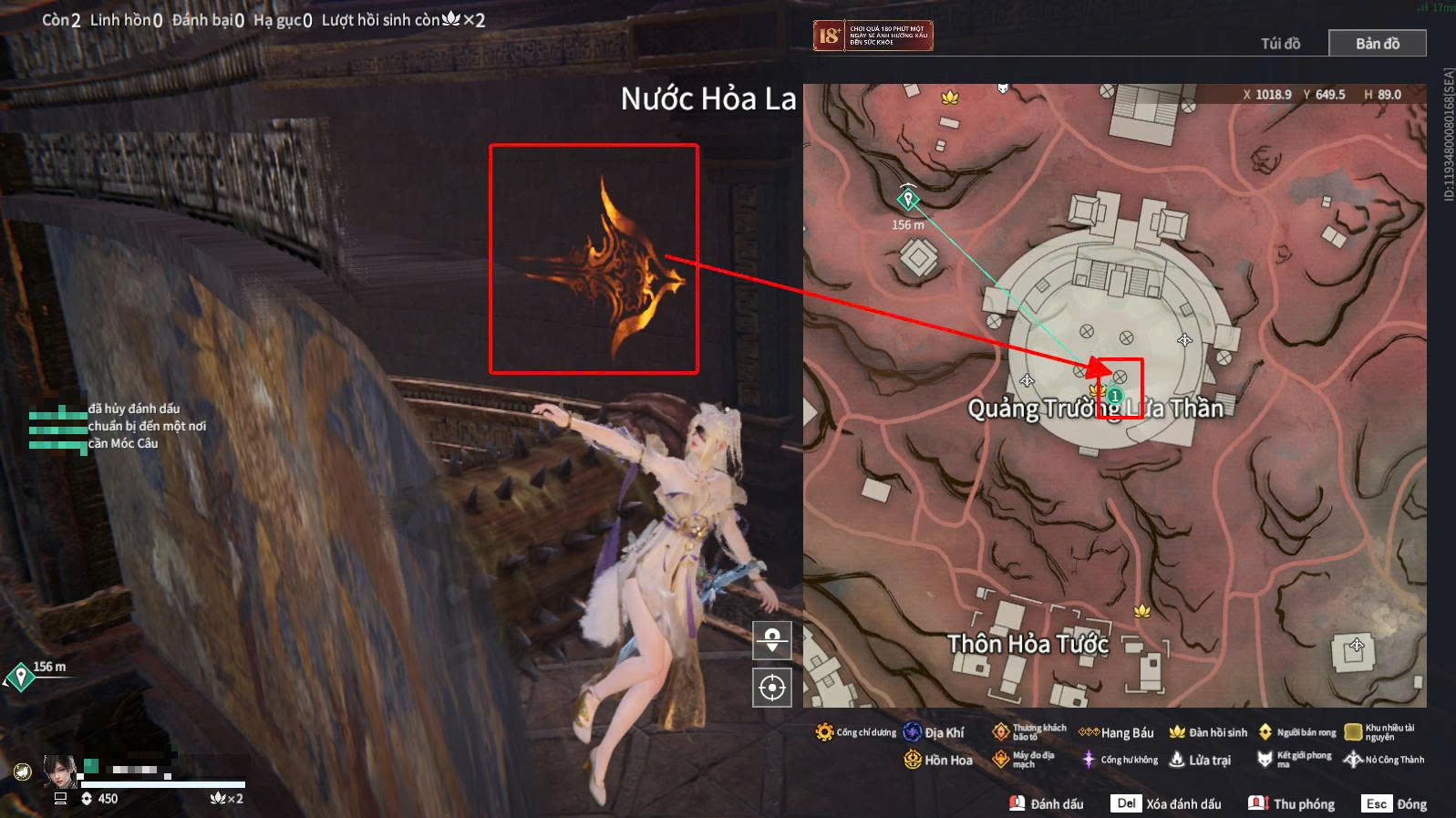
Task: Toggle the Cống chí dương legend entry
Action: (855, 732)
